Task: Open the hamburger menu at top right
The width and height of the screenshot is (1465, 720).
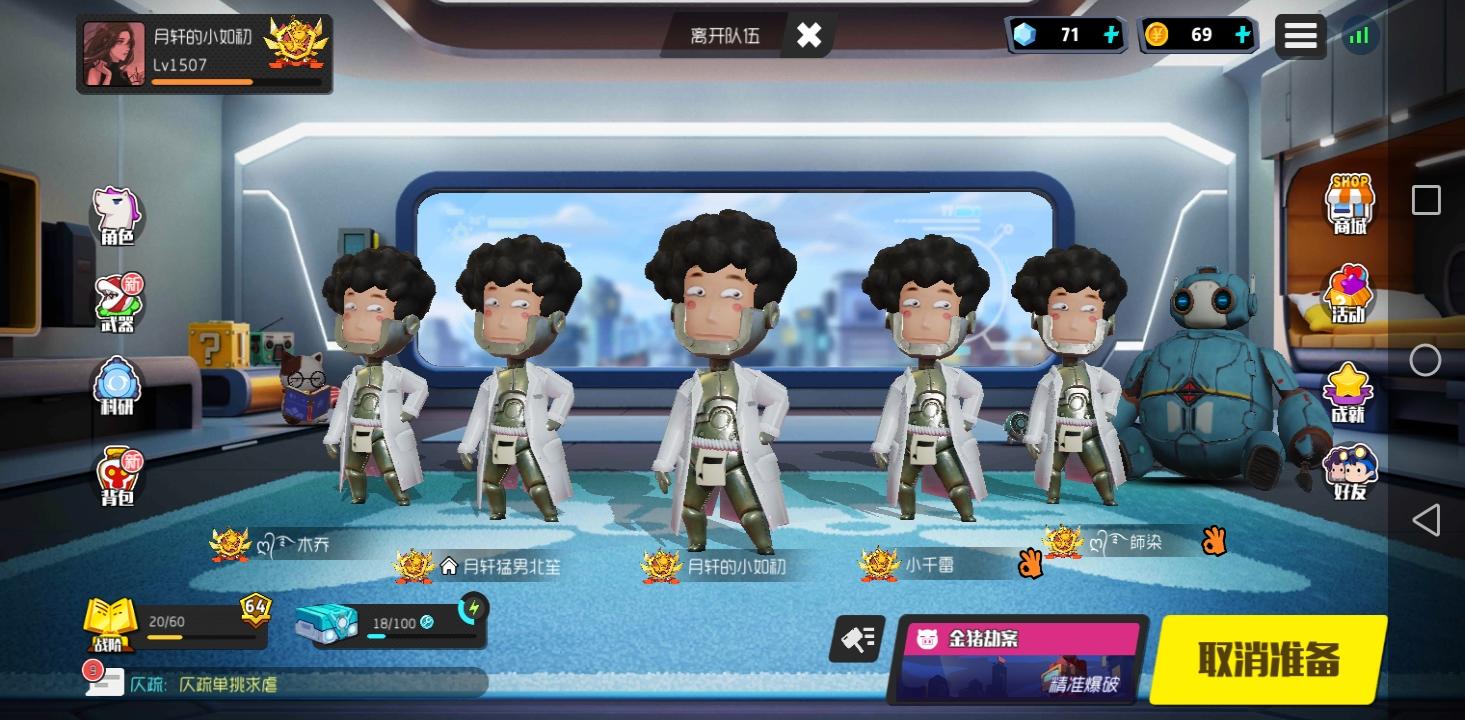Action: [x=1301, y=34]
